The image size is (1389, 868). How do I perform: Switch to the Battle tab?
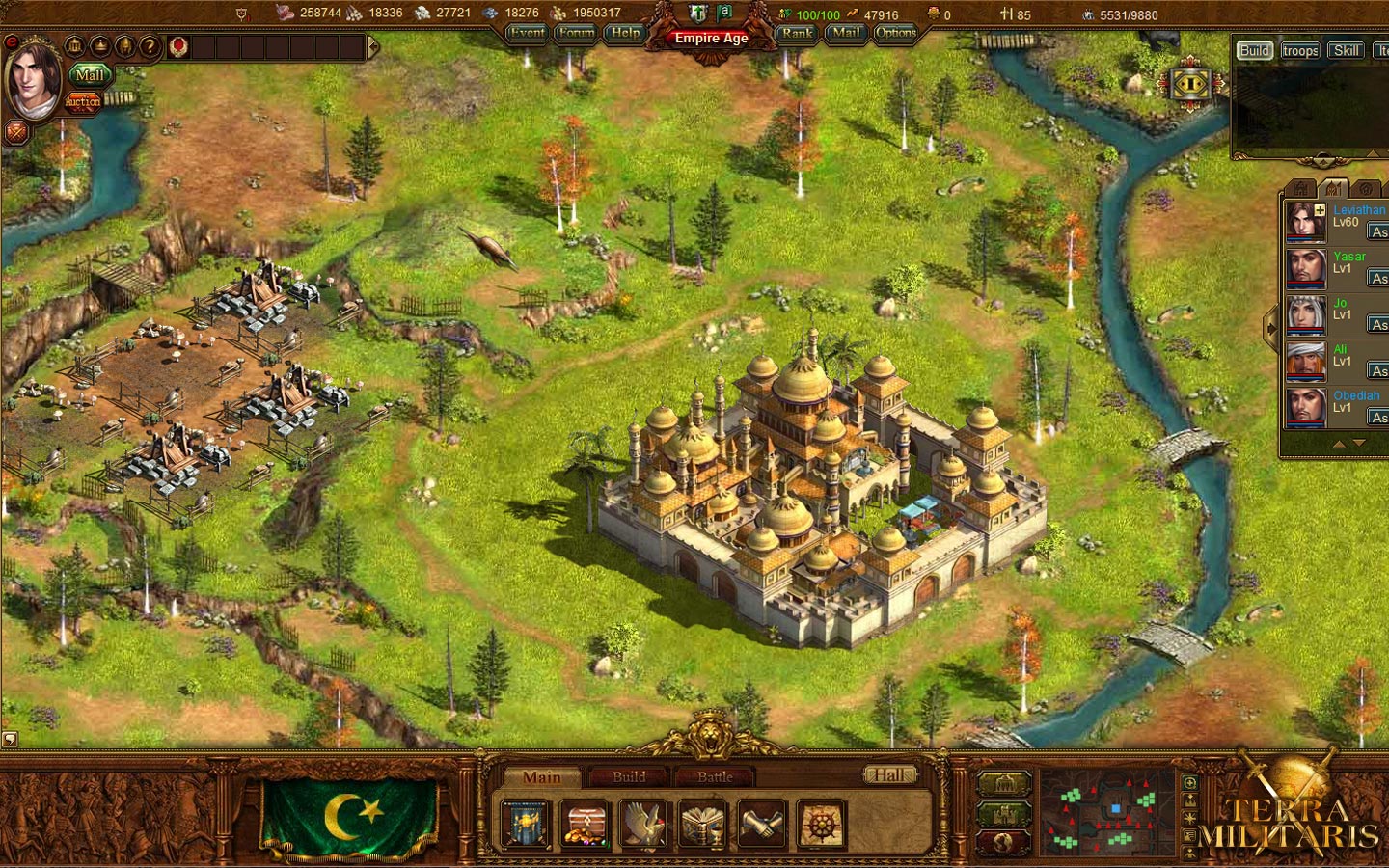(715, 776)
